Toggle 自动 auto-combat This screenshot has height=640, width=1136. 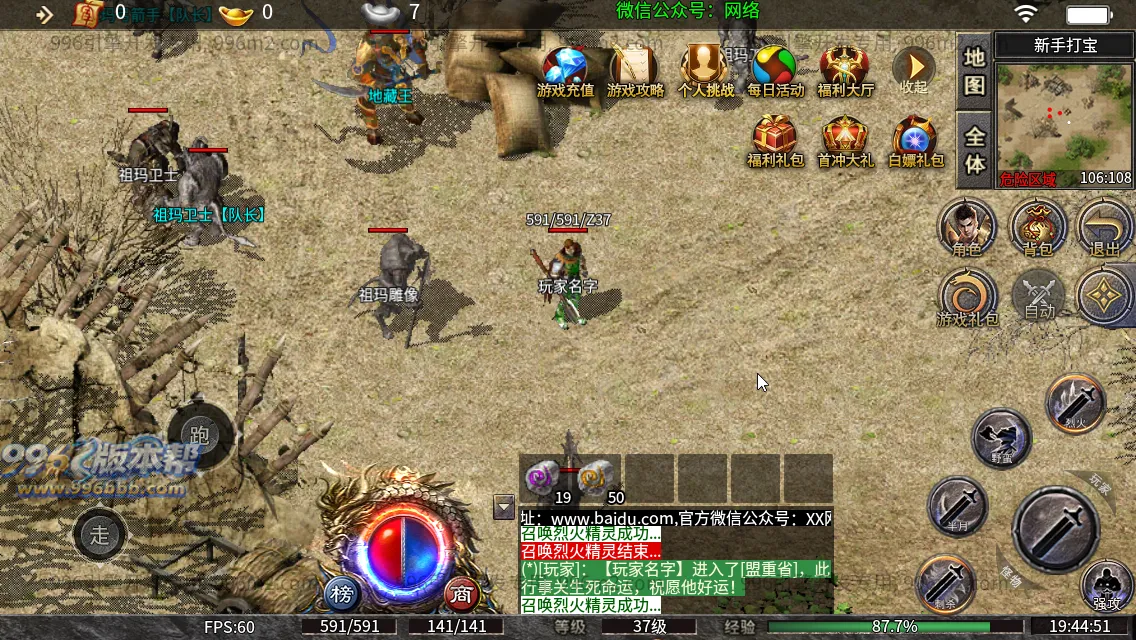pos(1039,297)
